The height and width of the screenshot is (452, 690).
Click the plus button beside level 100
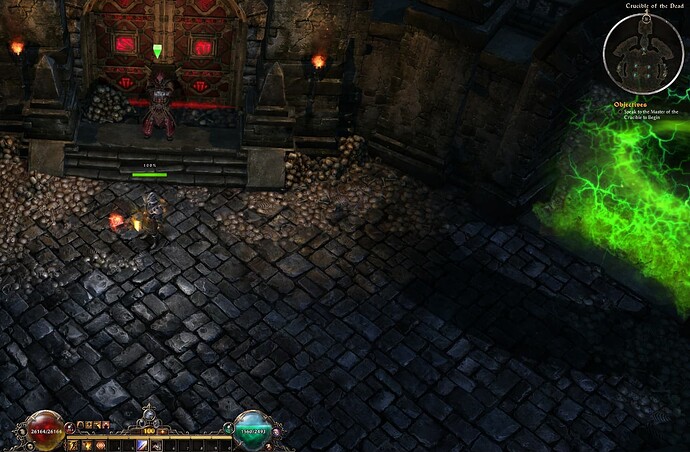point(163,431)
